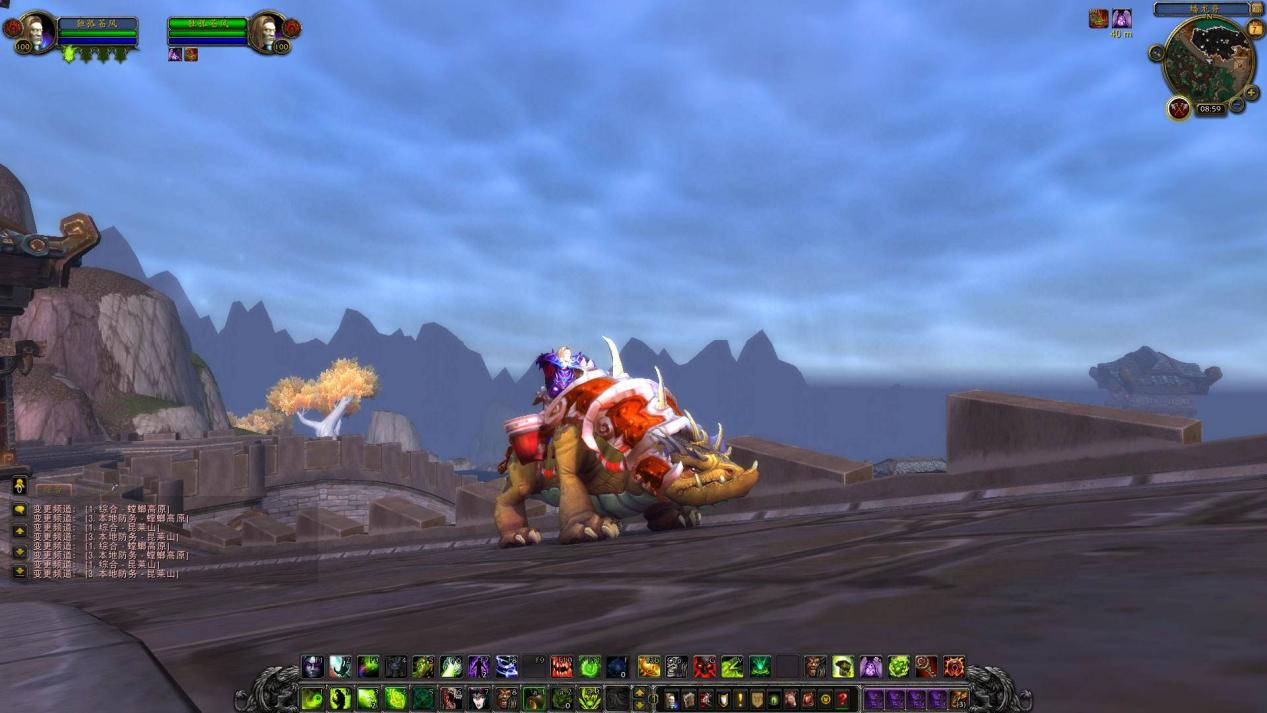This screenshot has width=1267, height=713.
Task: Click the red-and-gold buff icon
Action: click(x=1098, y=19)
